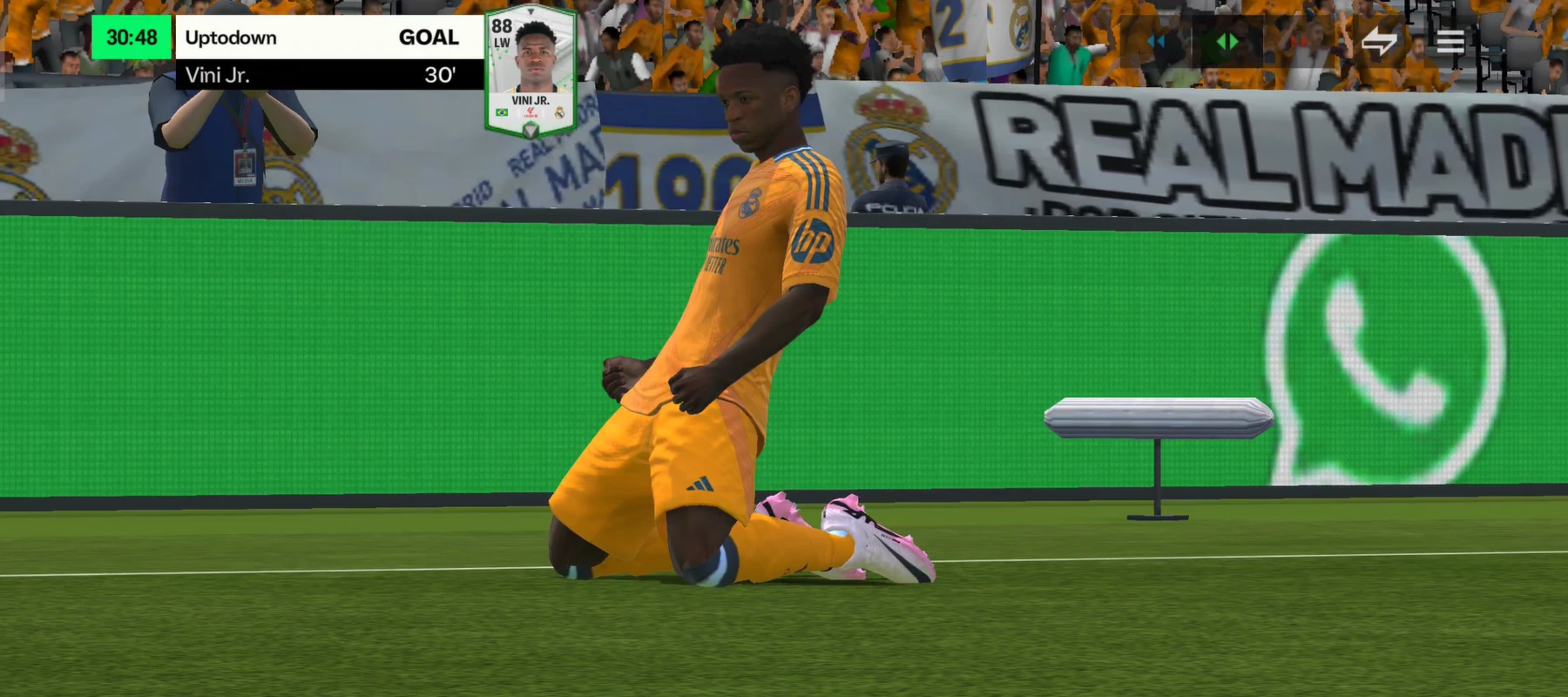
Task: Open the hamburger pause menu
Action: pos(1450,41)
